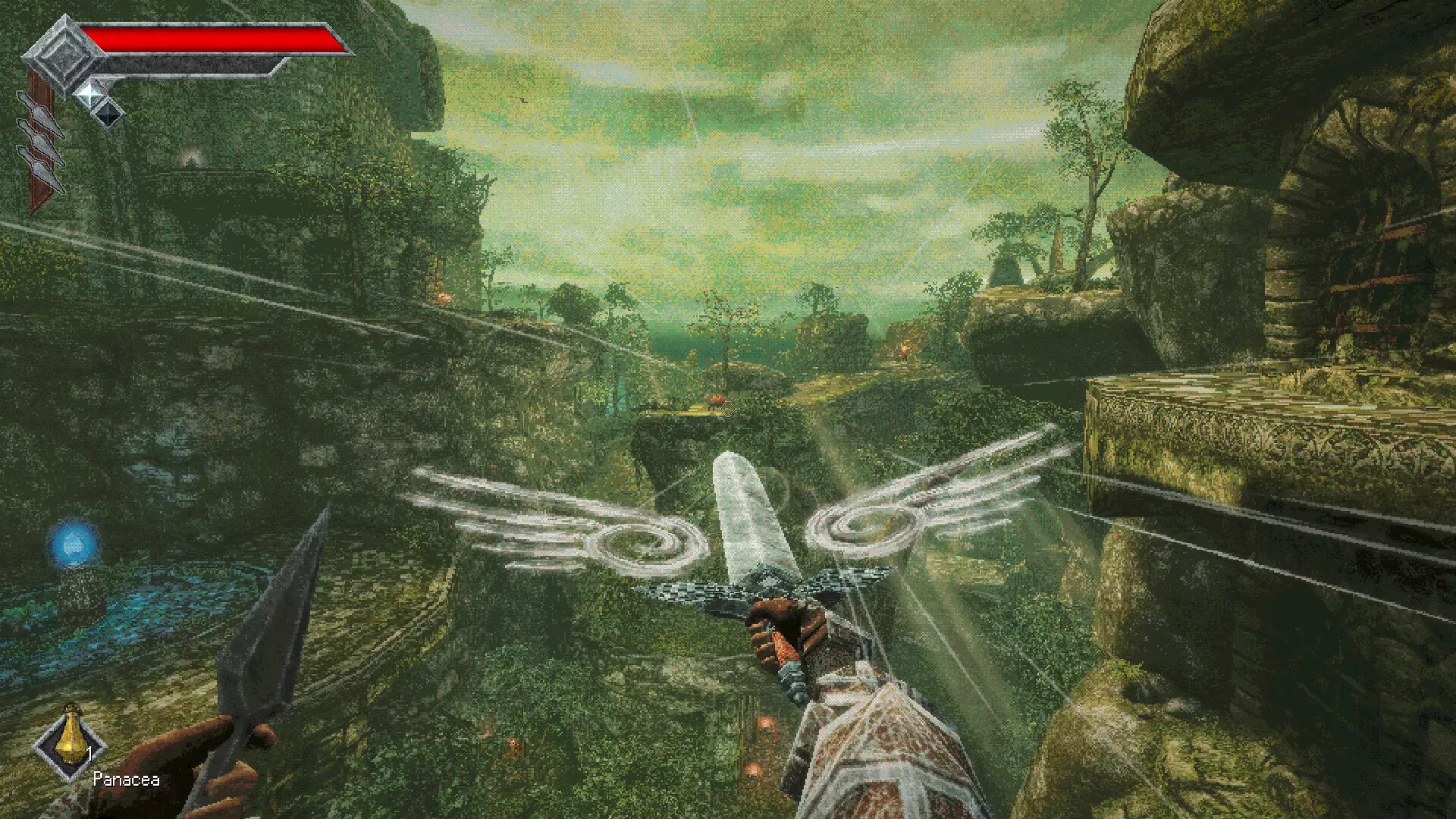This screenshot has width=1456, height=819.
Task: Select the Panacea label text
Action: point(127,779)
